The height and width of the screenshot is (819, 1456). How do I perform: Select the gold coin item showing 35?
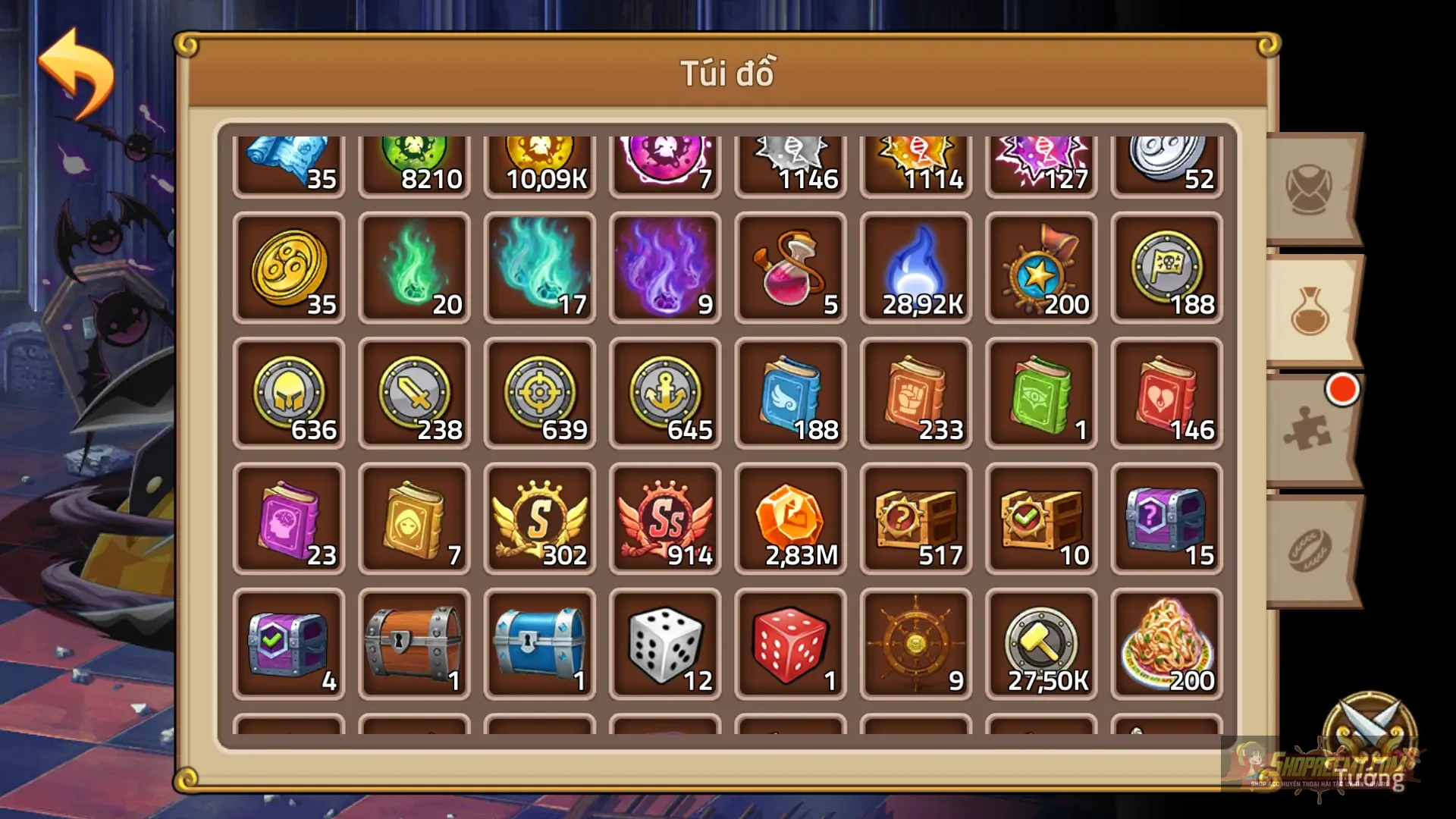coord(289,267)
